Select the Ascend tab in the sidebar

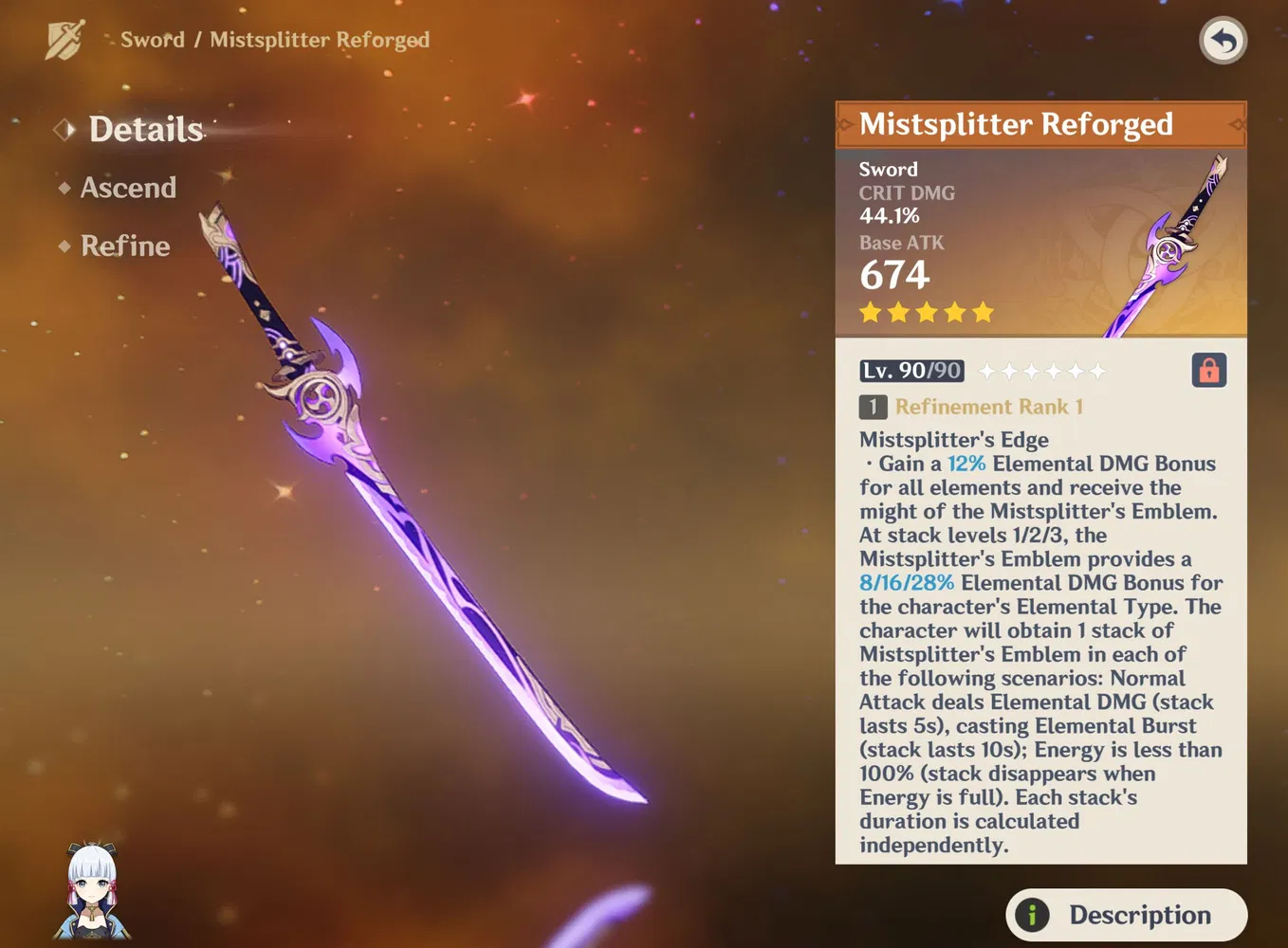click(x=127, y=188)
